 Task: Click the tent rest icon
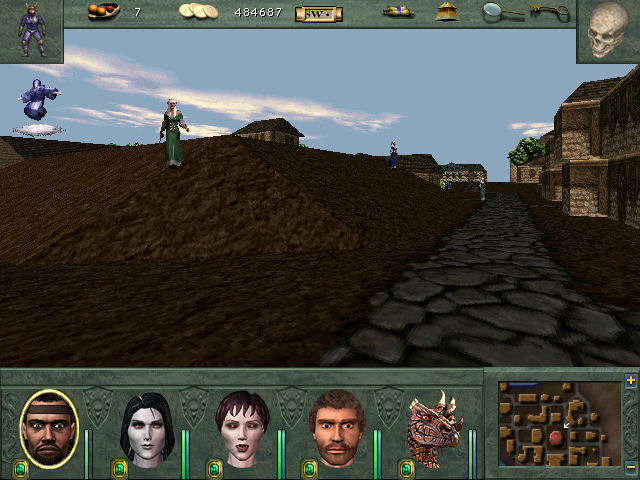(447, 12)
